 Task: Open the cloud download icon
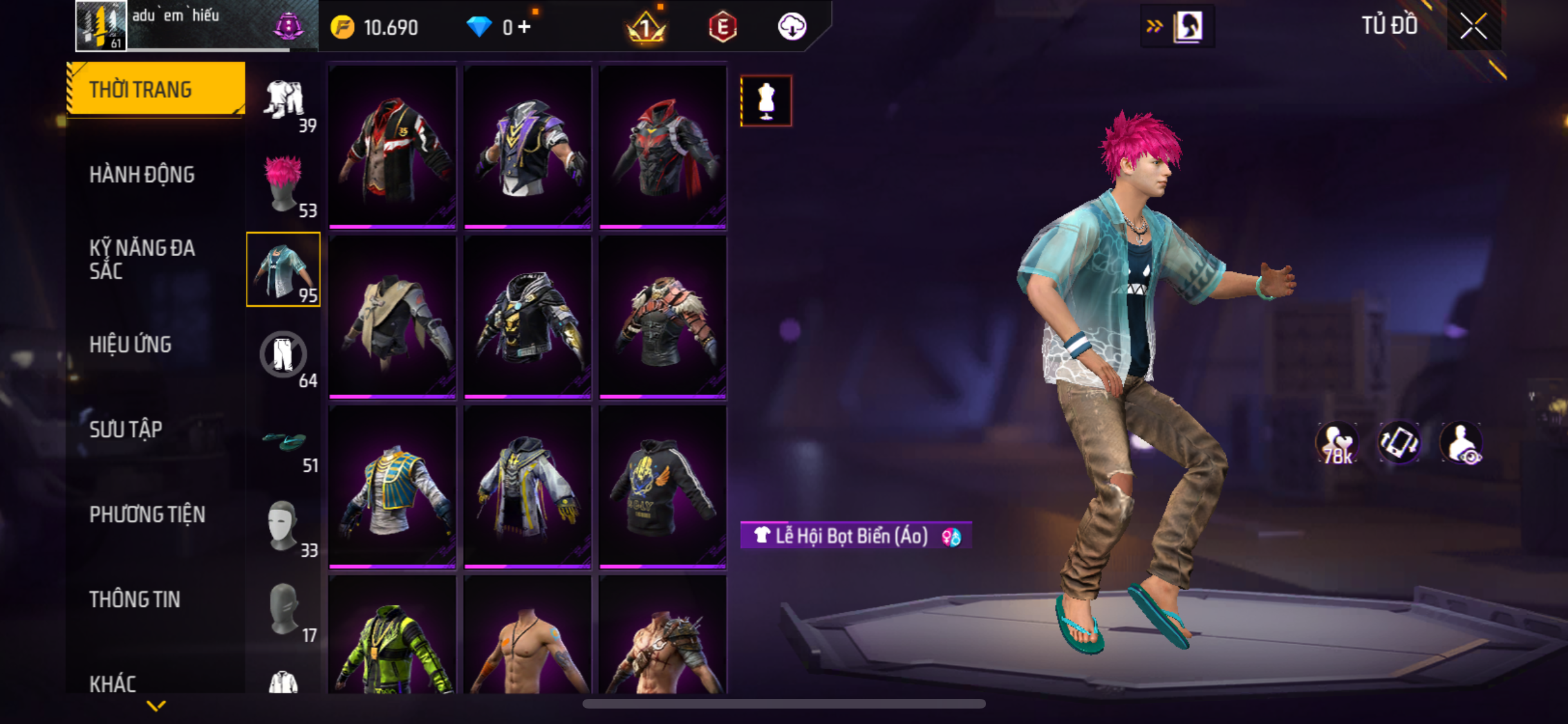coord(792,27)
